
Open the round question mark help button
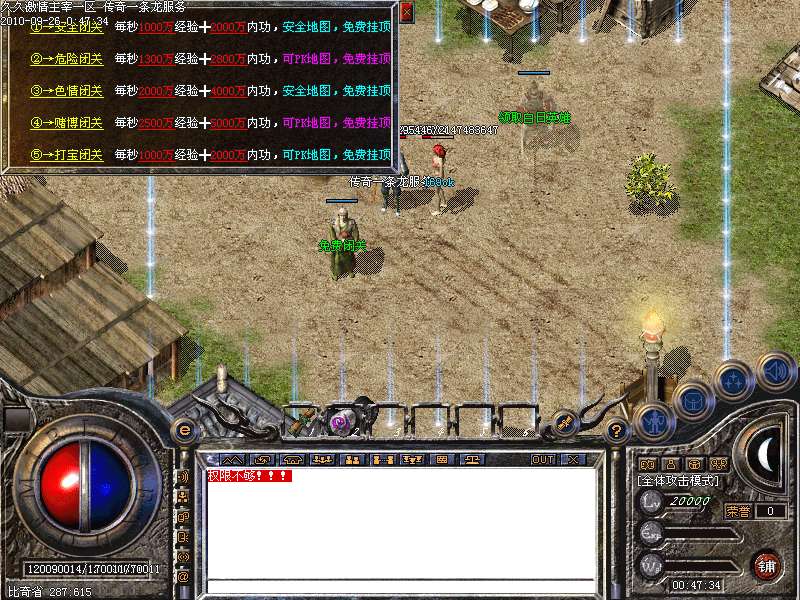point(617,431)
